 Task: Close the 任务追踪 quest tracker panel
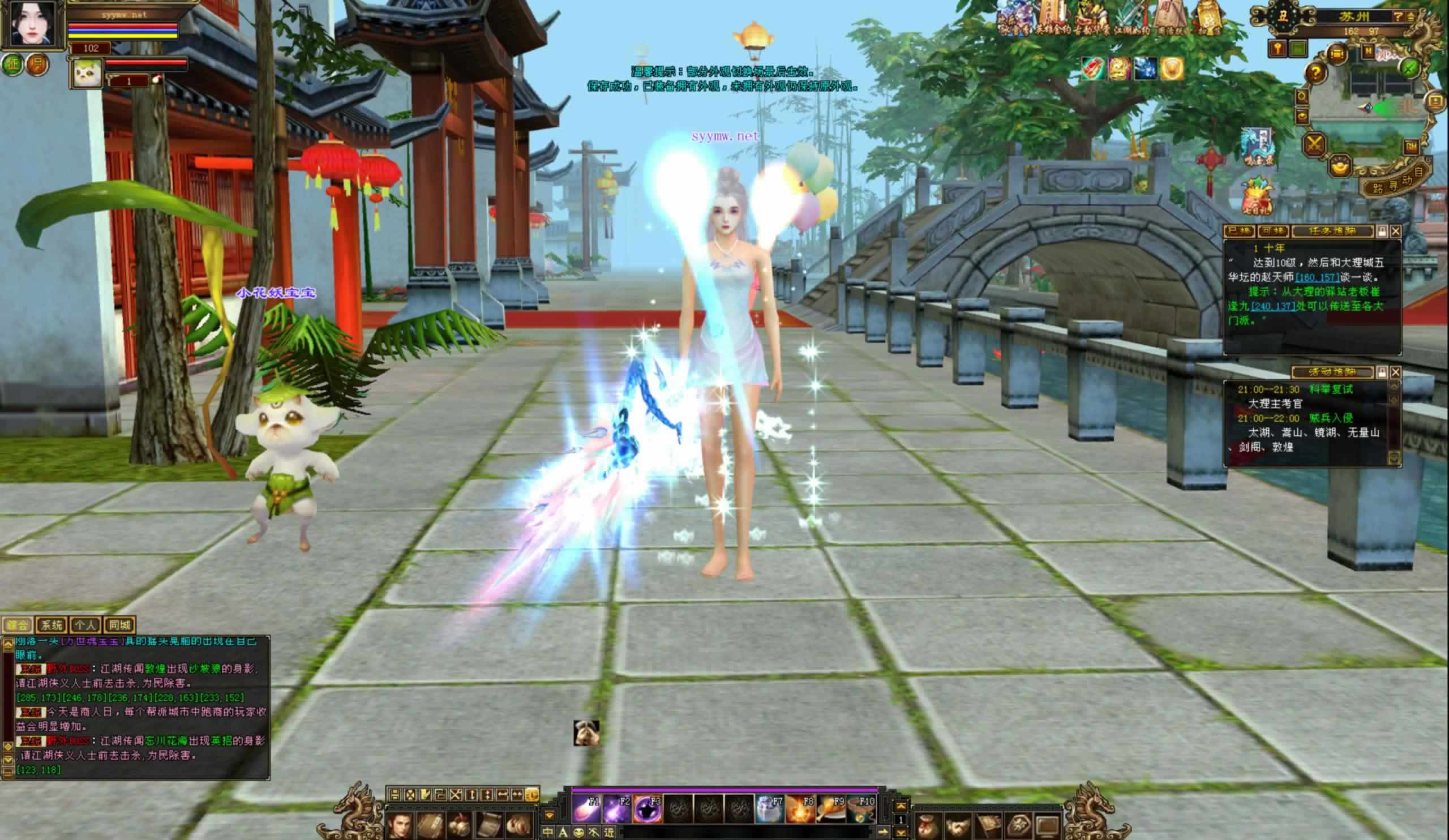[1396, 231]
